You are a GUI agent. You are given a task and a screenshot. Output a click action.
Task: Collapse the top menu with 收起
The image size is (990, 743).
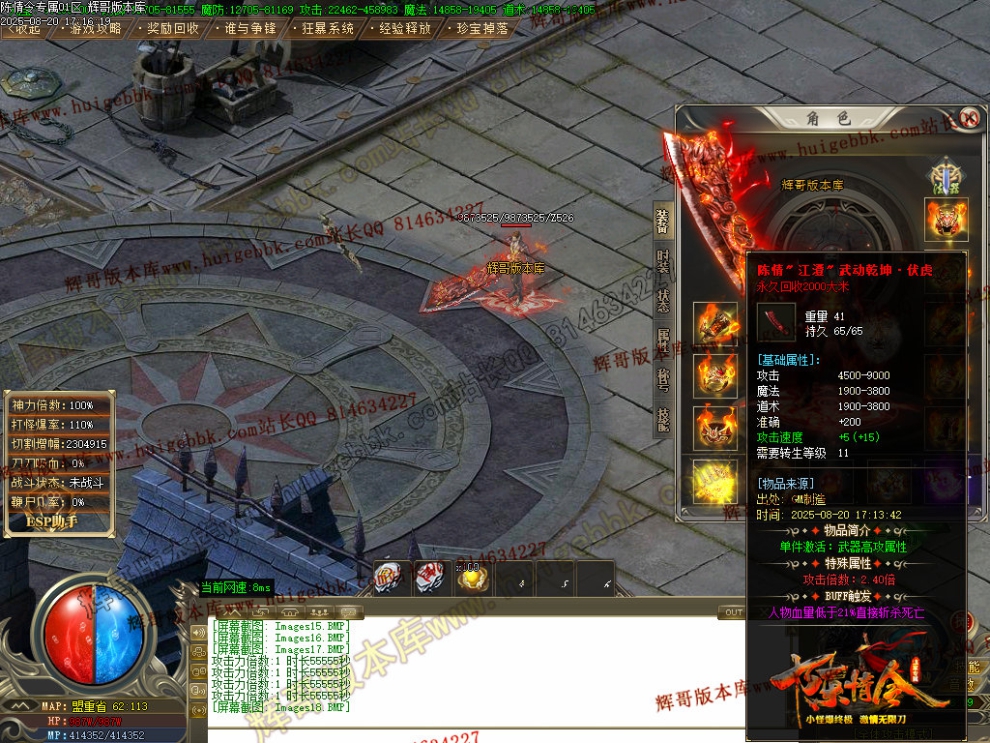pos(27,29)
